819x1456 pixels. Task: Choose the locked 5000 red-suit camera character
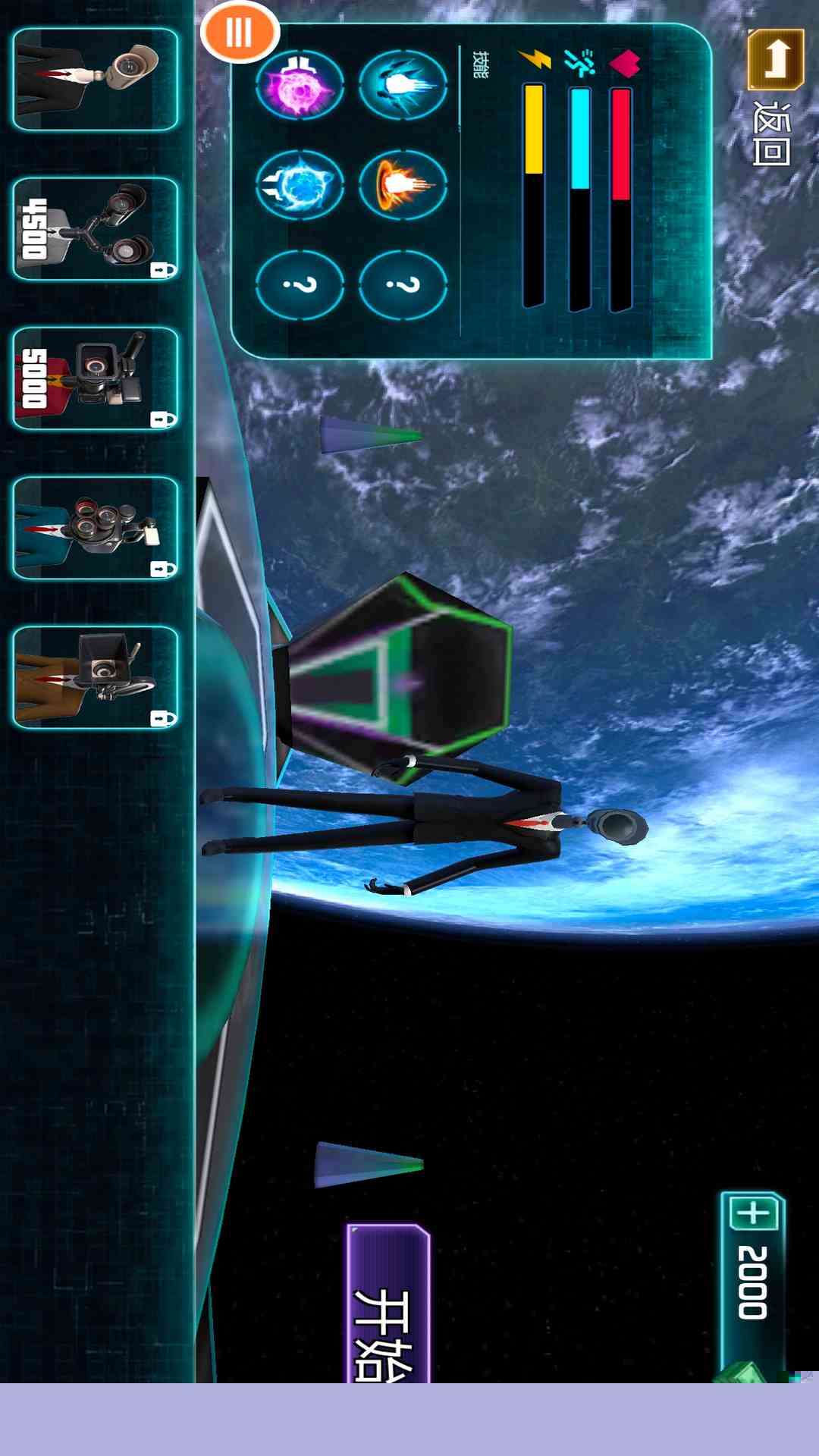click(96, 378)
